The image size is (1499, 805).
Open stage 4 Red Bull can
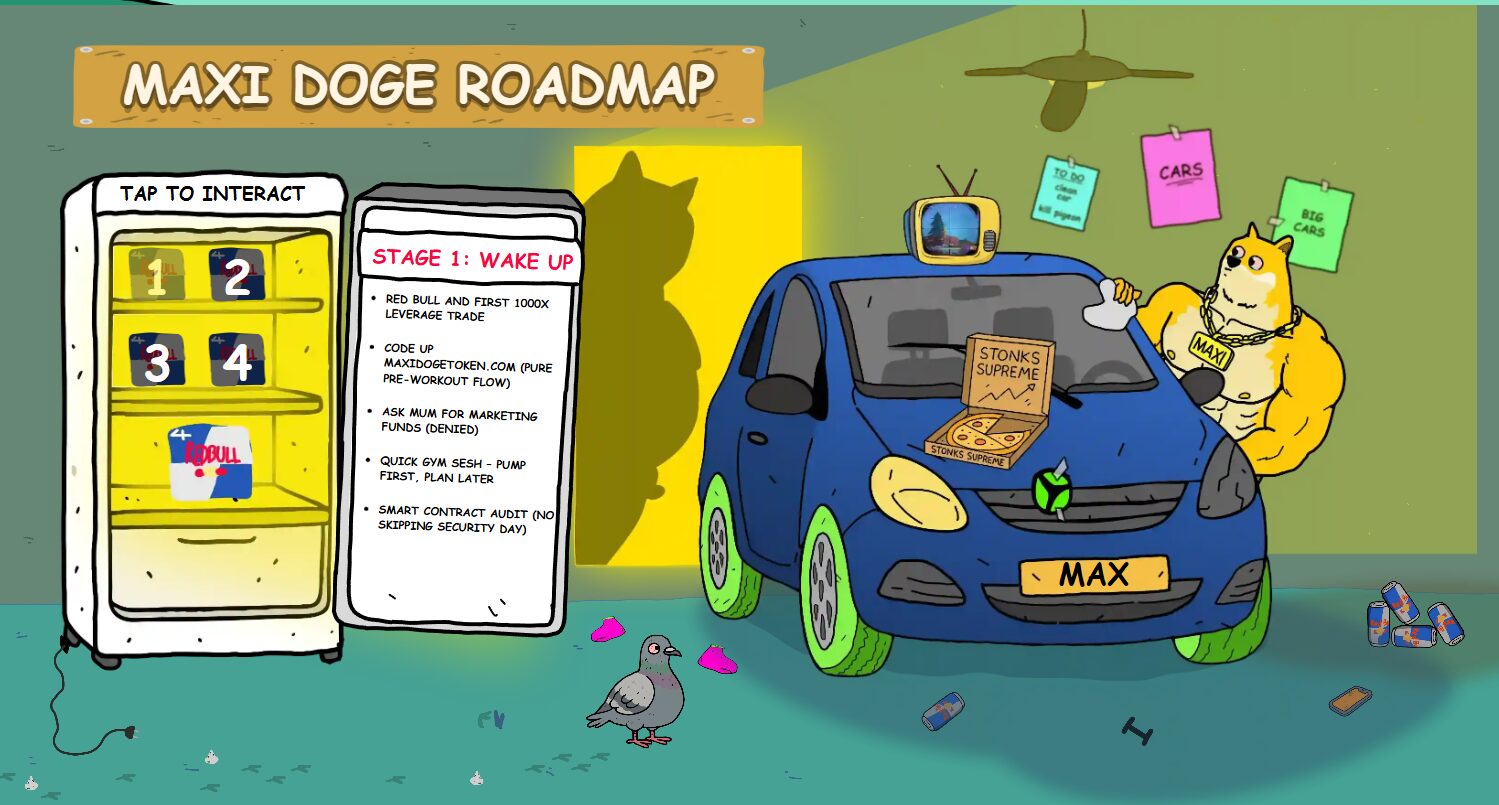tap(237, 361)
